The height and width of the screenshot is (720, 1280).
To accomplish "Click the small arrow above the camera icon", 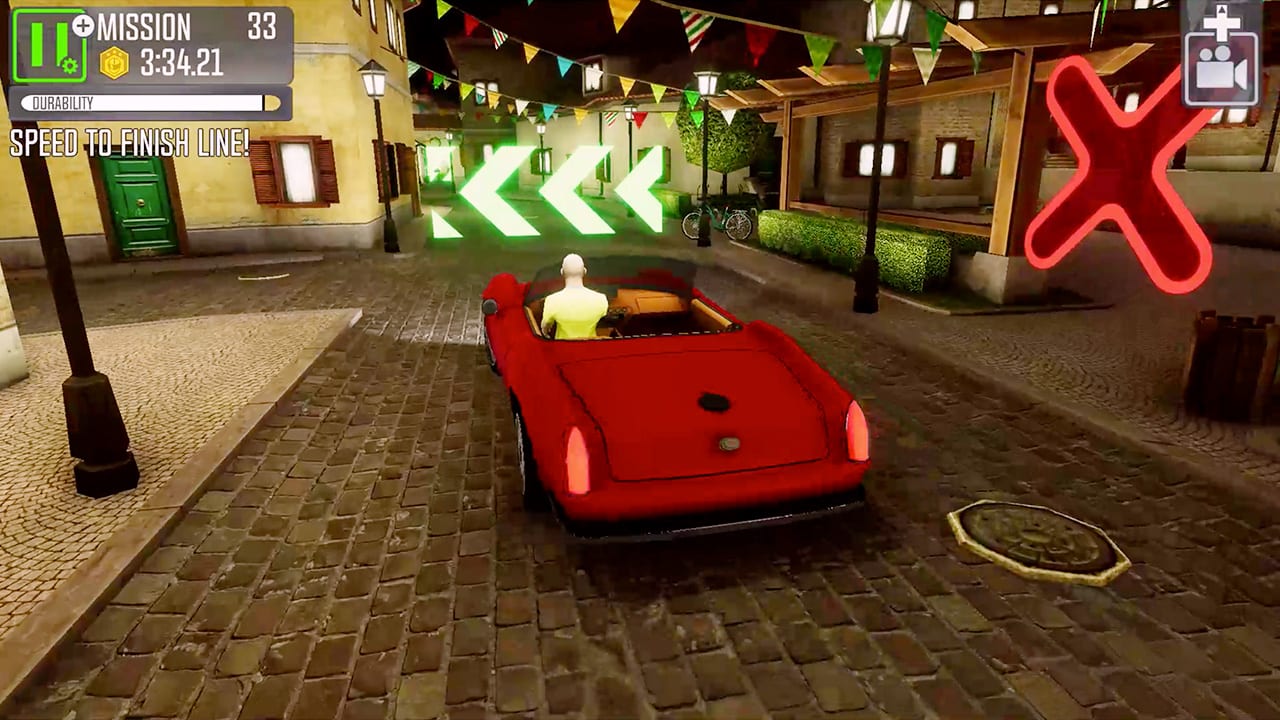I will pyautogui.click(x=1222, y=10).
